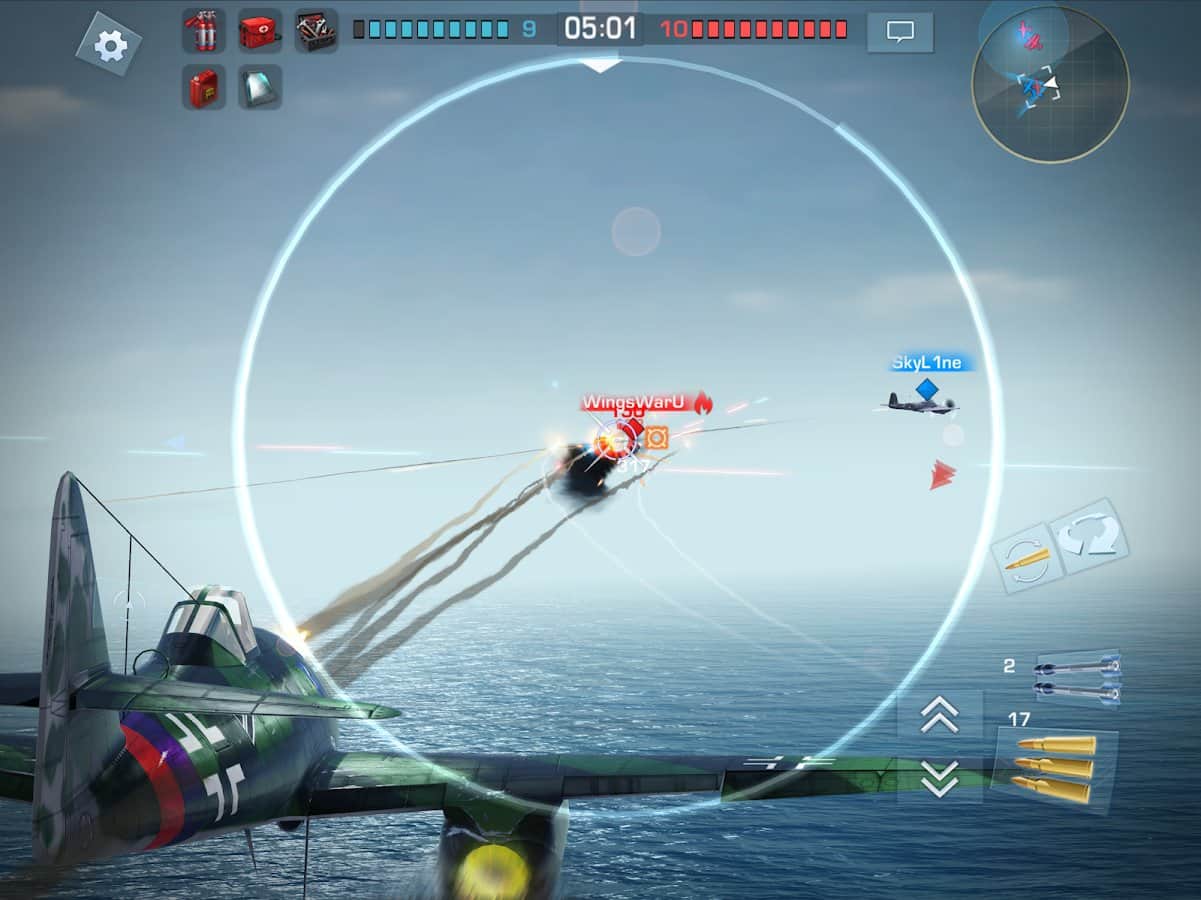Tap the circular radar minimap

[x=1050, y=84]
